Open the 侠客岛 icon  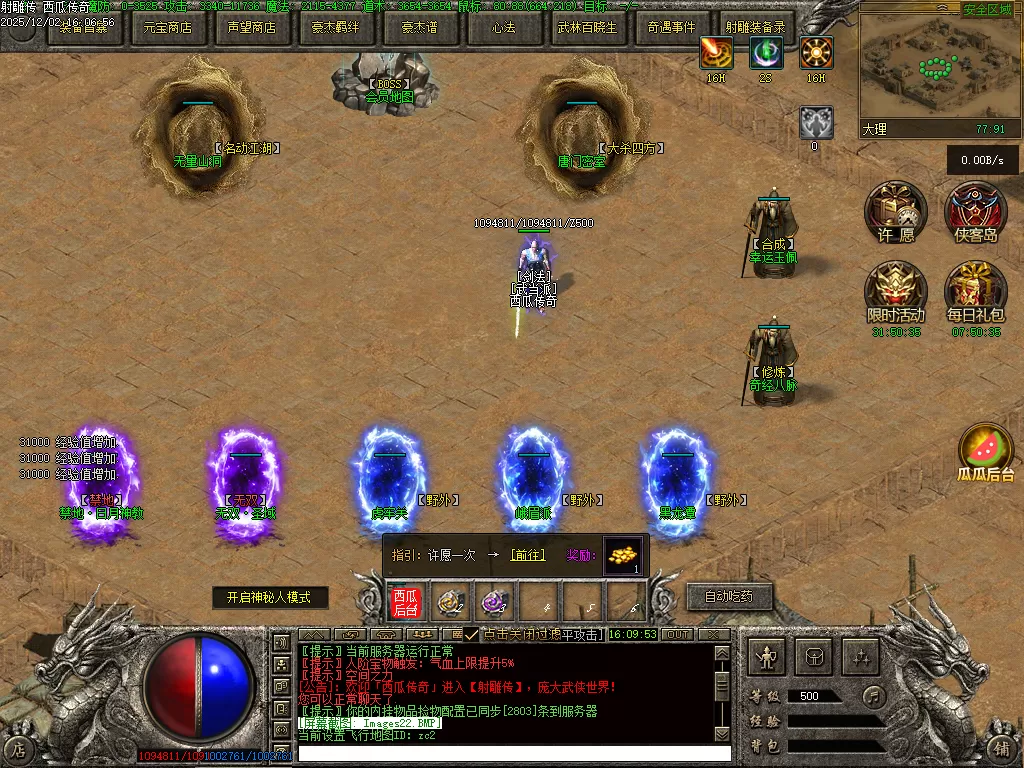975,210
